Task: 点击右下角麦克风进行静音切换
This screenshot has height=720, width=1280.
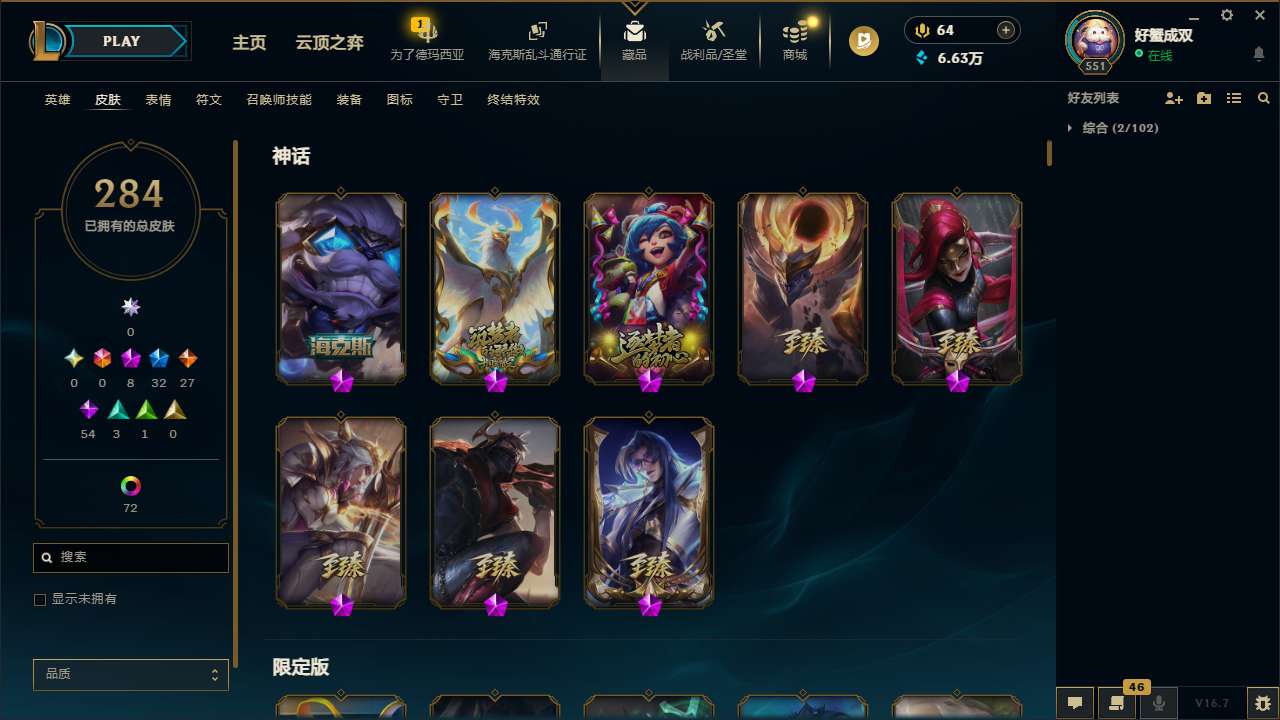Action: [x=1159, y=703]
